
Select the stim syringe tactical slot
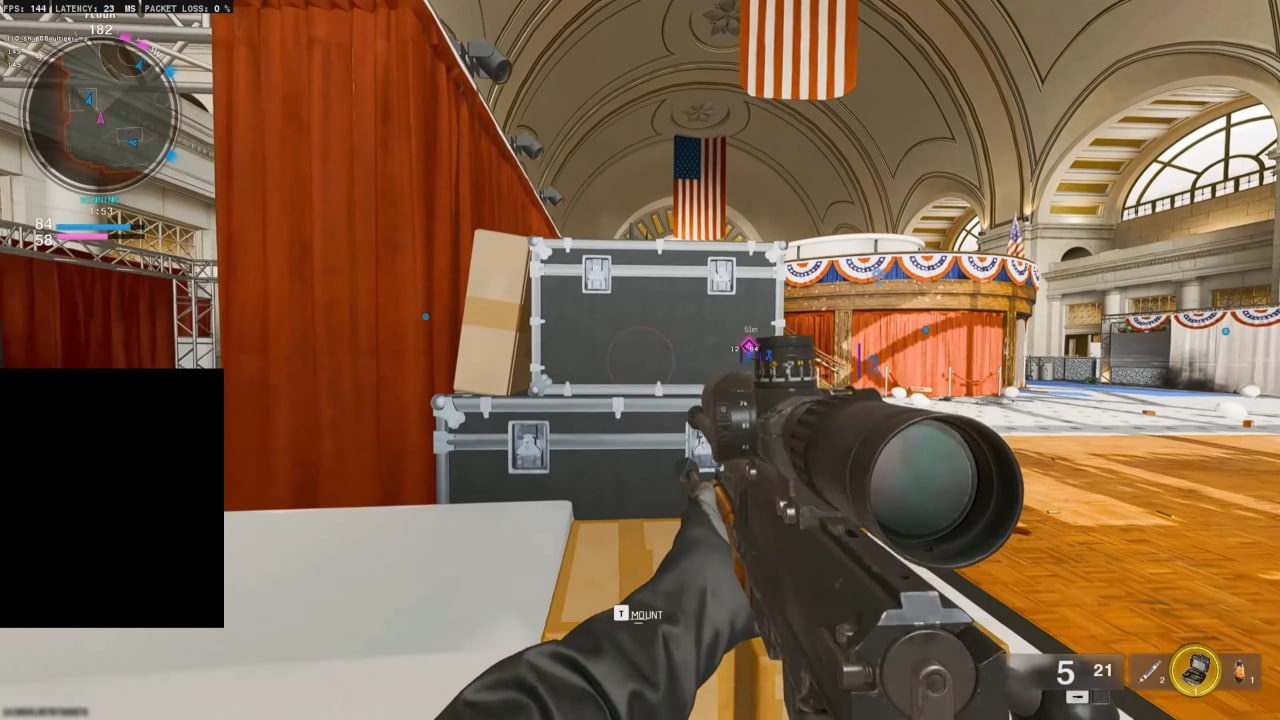coord(1150,672)
